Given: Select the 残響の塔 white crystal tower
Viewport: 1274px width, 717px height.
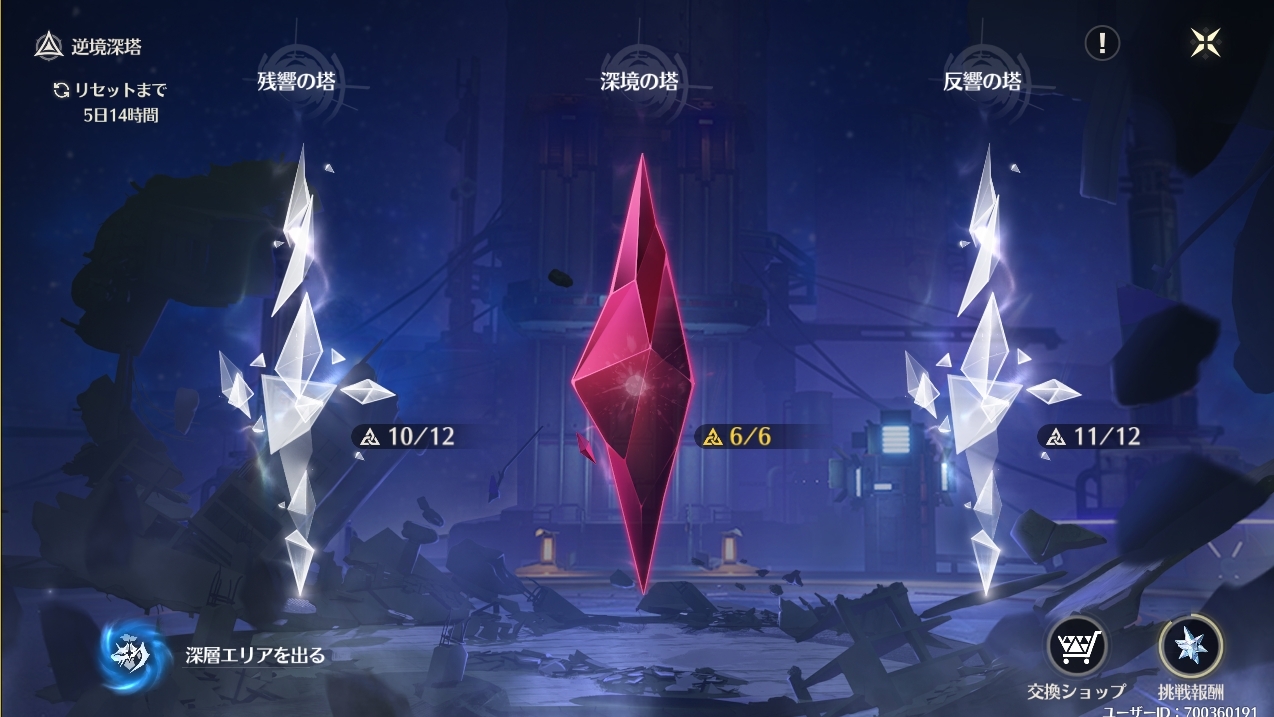Looking at the screenshot, I should (296, 380).
